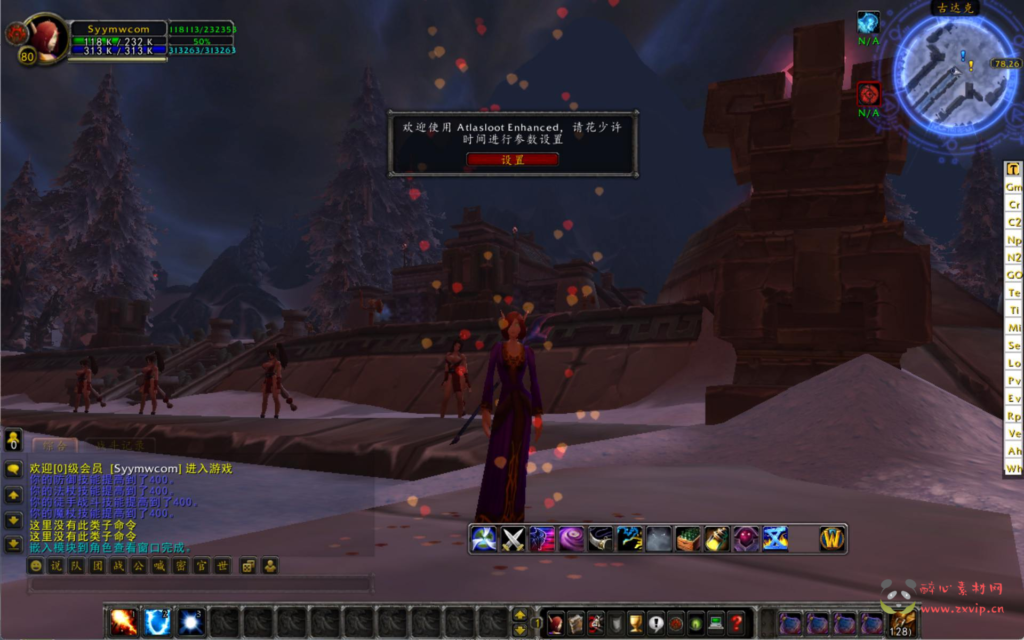Select the player portrait of Syymwcom
This screenshot has width=1024, height=640.
click(45, 37)
